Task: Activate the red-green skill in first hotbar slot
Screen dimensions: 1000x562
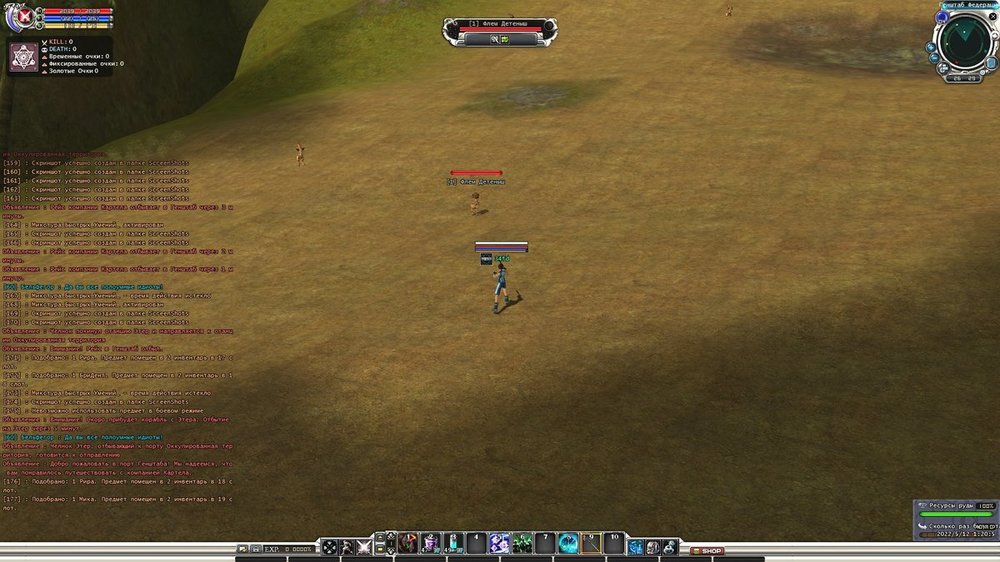Action: click(408, 544)
